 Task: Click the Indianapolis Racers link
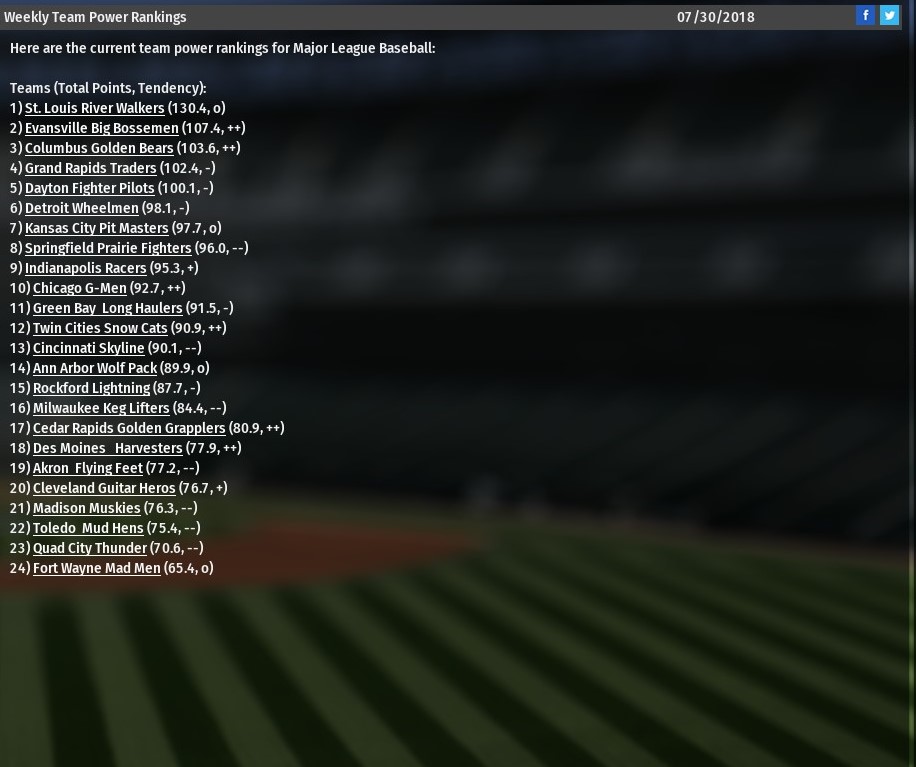click(85, 268)
